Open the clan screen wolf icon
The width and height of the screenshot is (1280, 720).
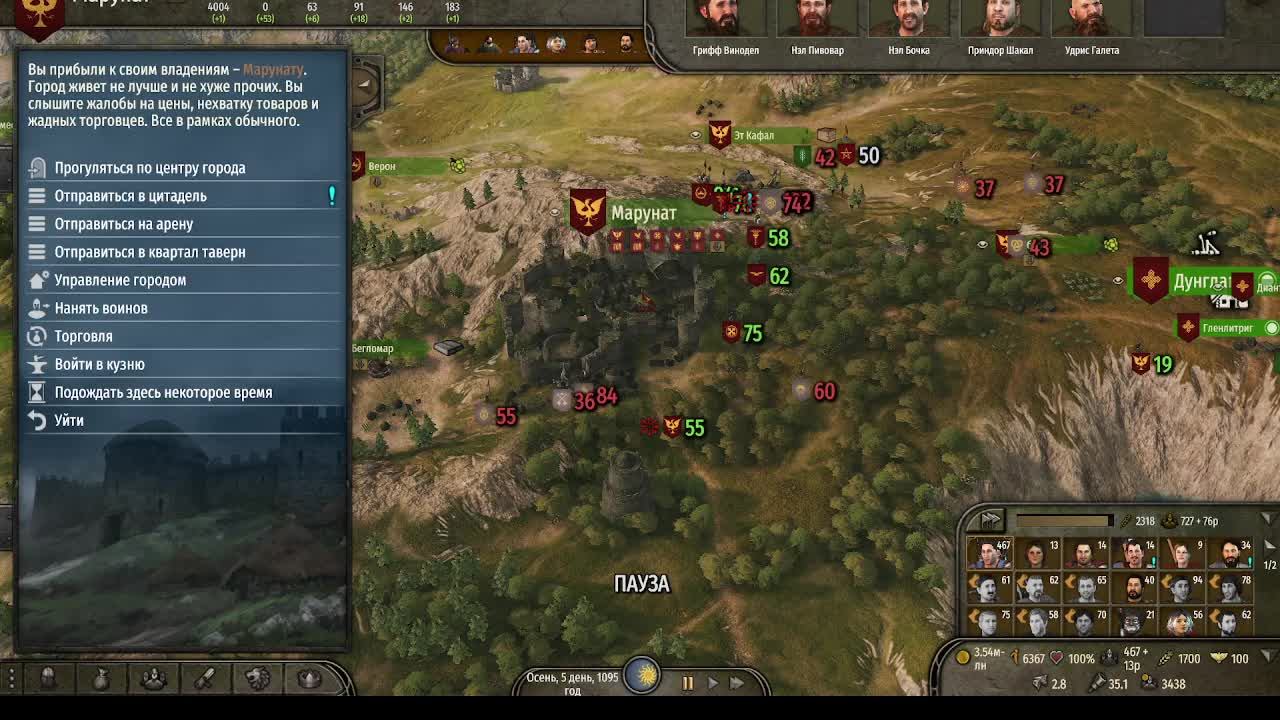257,678
